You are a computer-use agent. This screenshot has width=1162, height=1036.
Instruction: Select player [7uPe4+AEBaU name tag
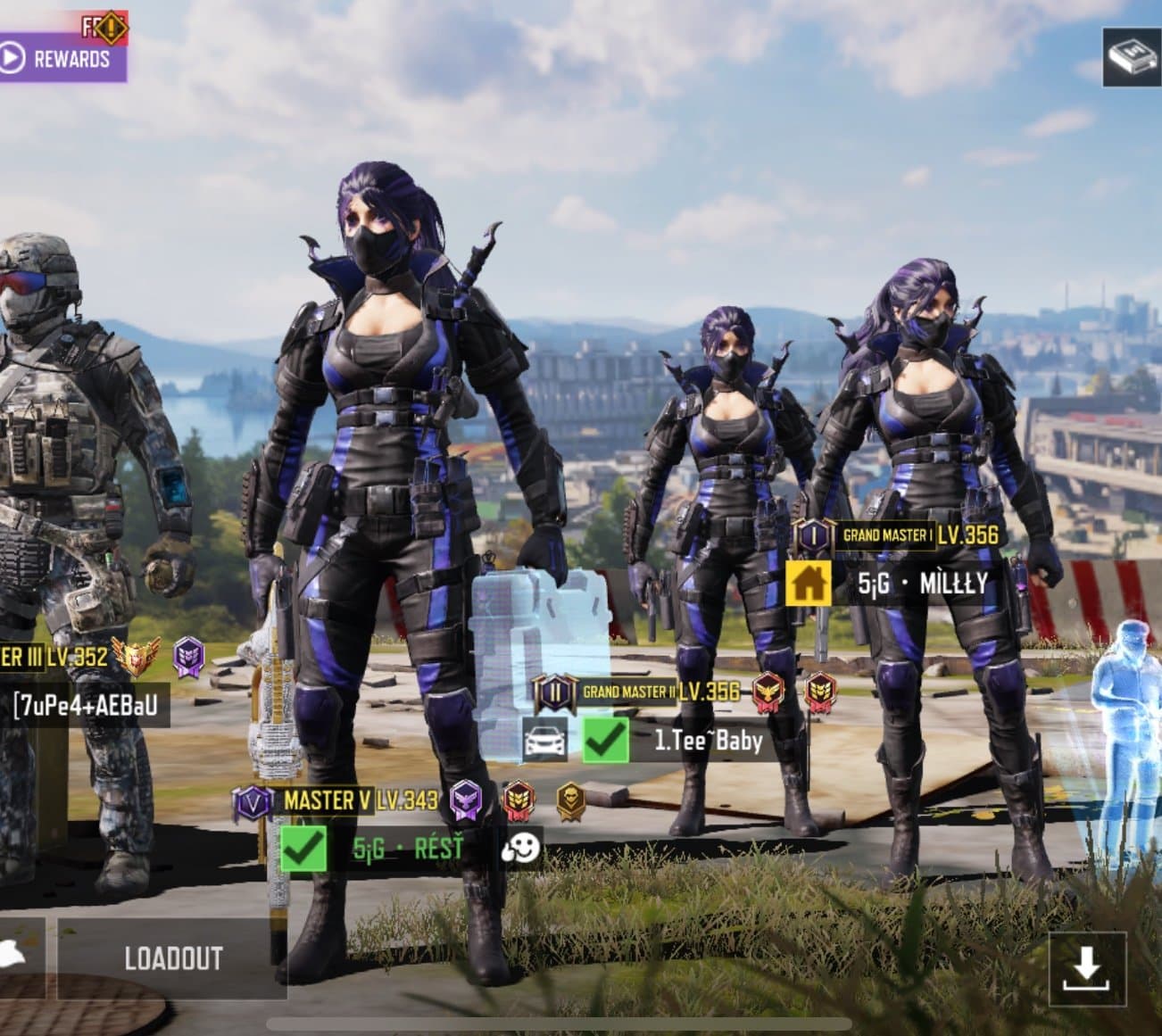[85, 705]
